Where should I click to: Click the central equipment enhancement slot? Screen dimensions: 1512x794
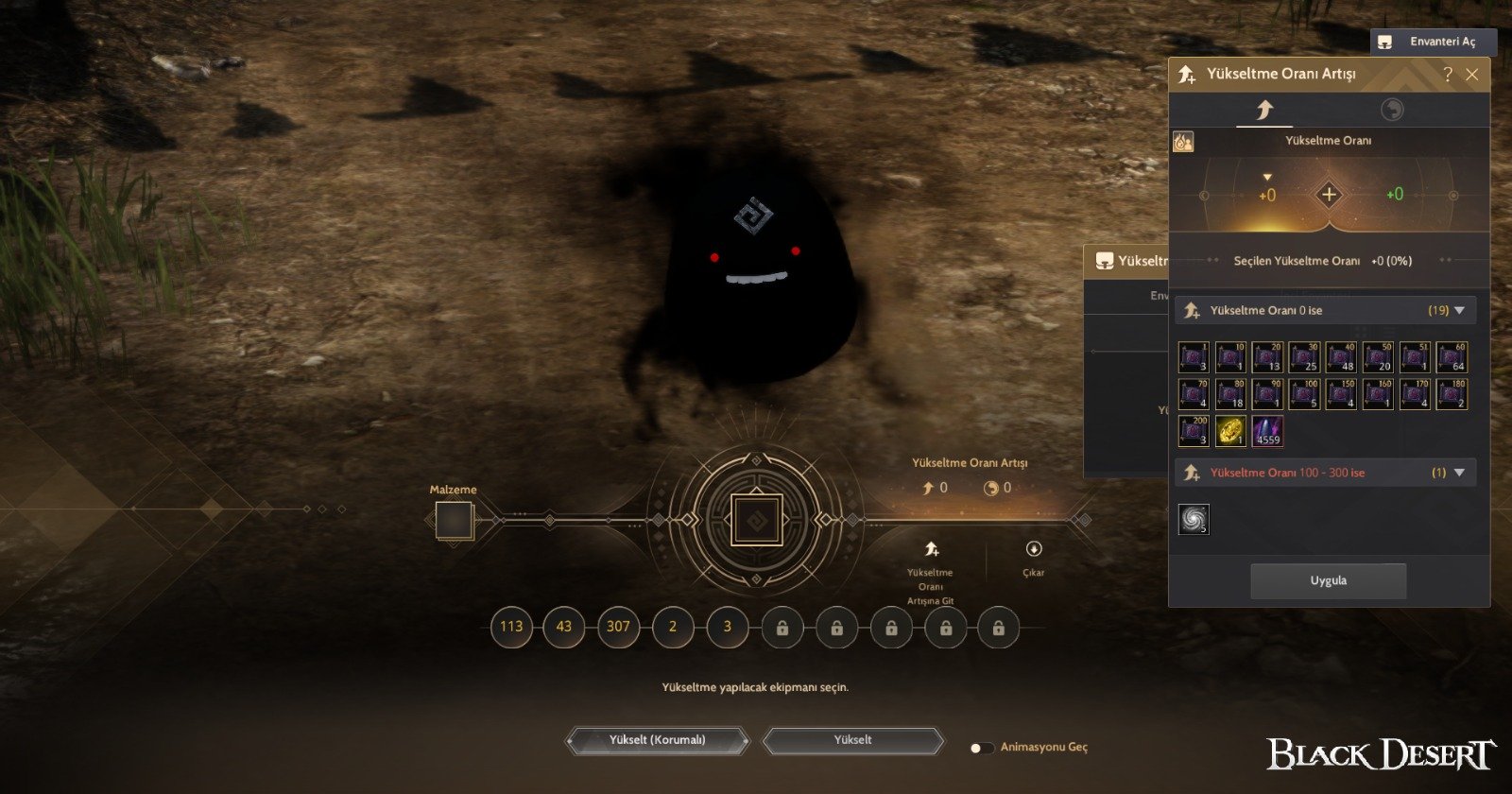pos(756,520)
